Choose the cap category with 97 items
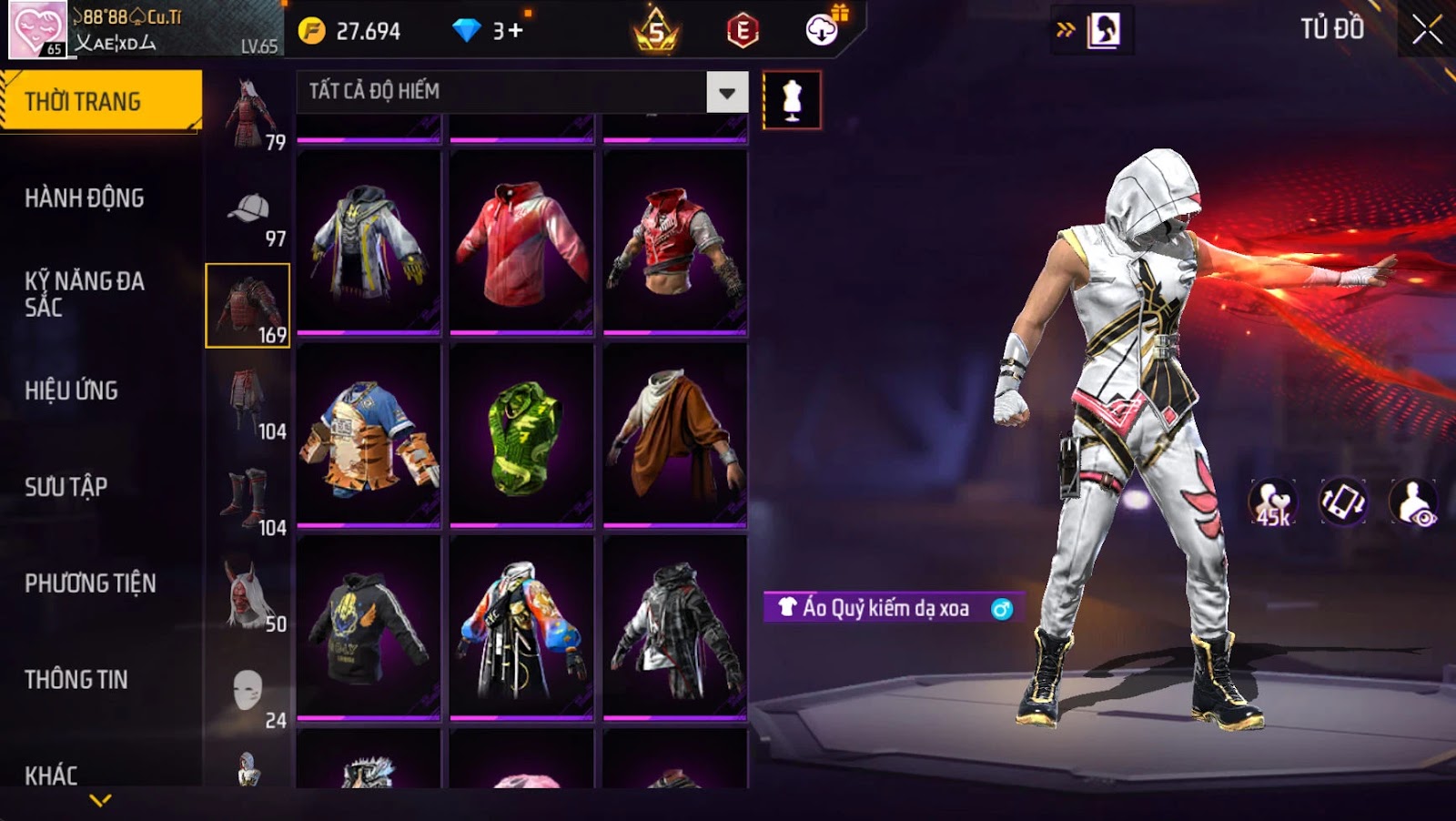 click(248, 217)
